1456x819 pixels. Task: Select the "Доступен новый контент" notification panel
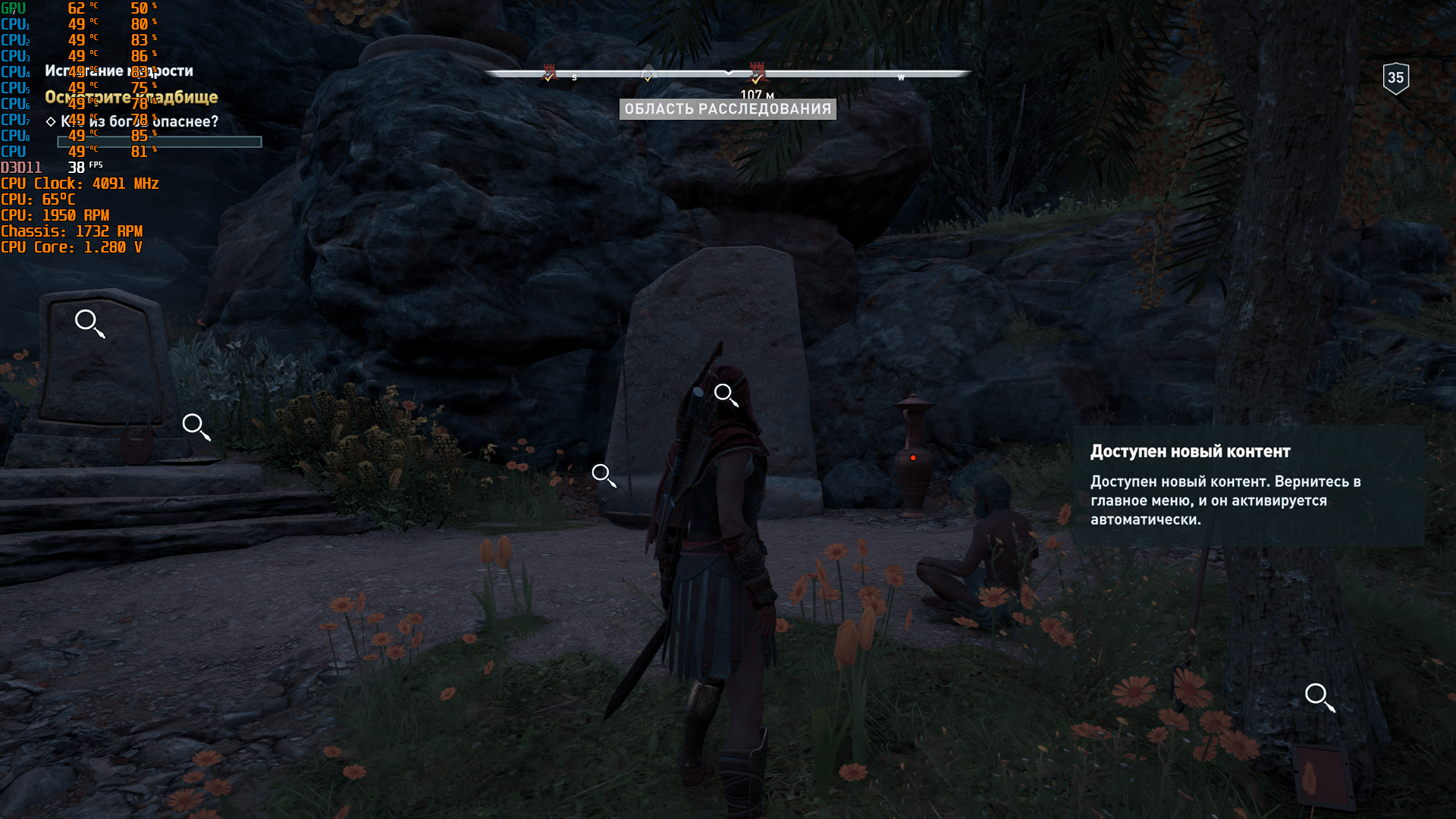pyautogui.click(x=1247, y=485)
